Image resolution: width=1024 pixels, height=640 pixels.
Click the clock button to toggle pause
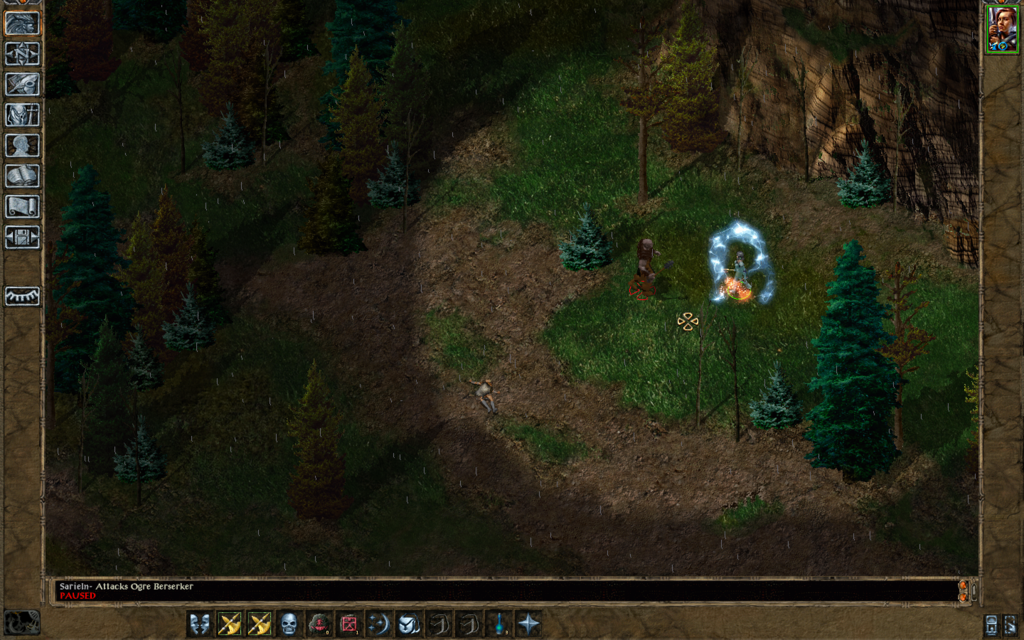coord(22,622)
